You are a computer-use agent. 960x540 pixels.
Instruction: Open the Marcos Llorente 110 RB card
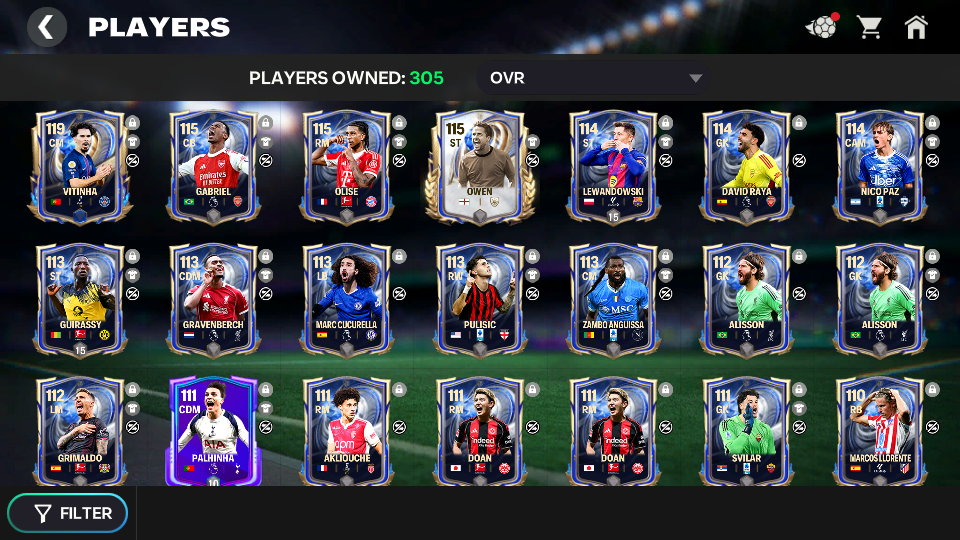click(880, 430)
